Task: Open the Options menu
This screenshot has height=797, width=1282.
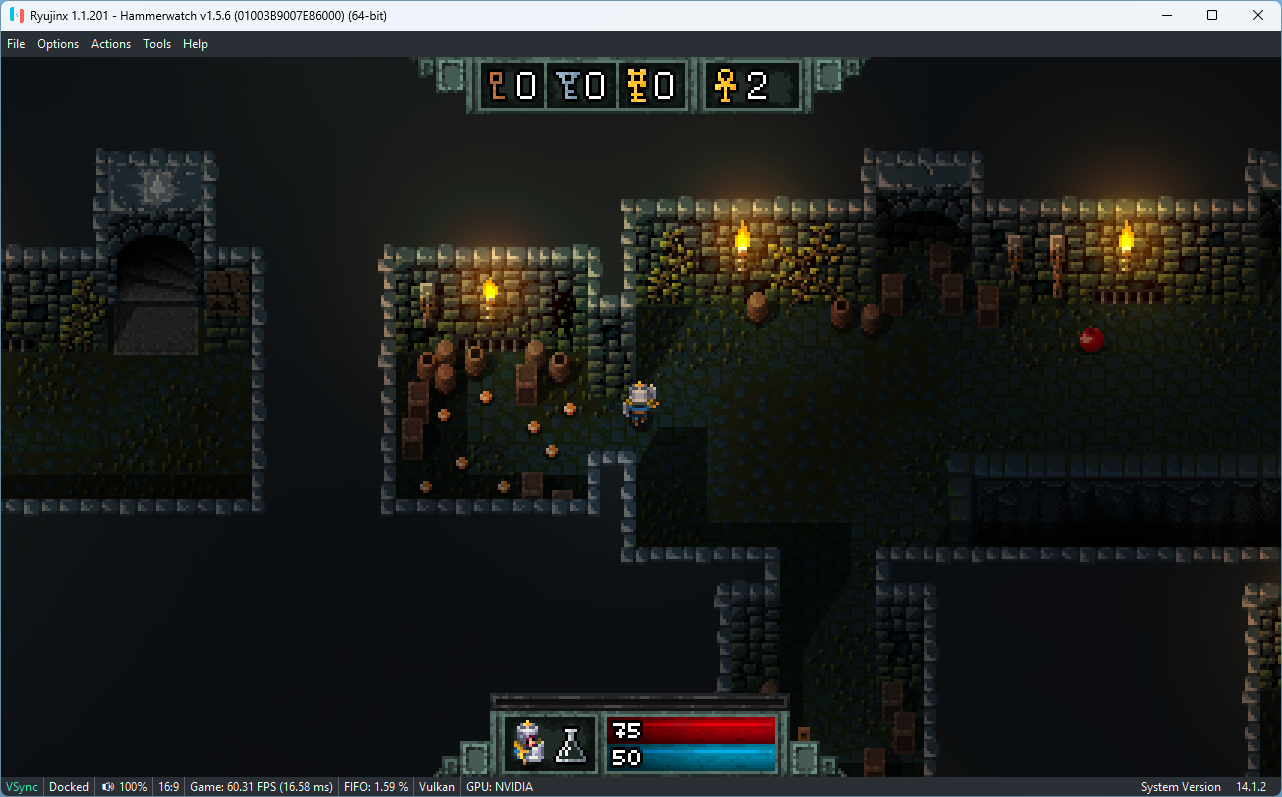Action: (x=57, y=44)
